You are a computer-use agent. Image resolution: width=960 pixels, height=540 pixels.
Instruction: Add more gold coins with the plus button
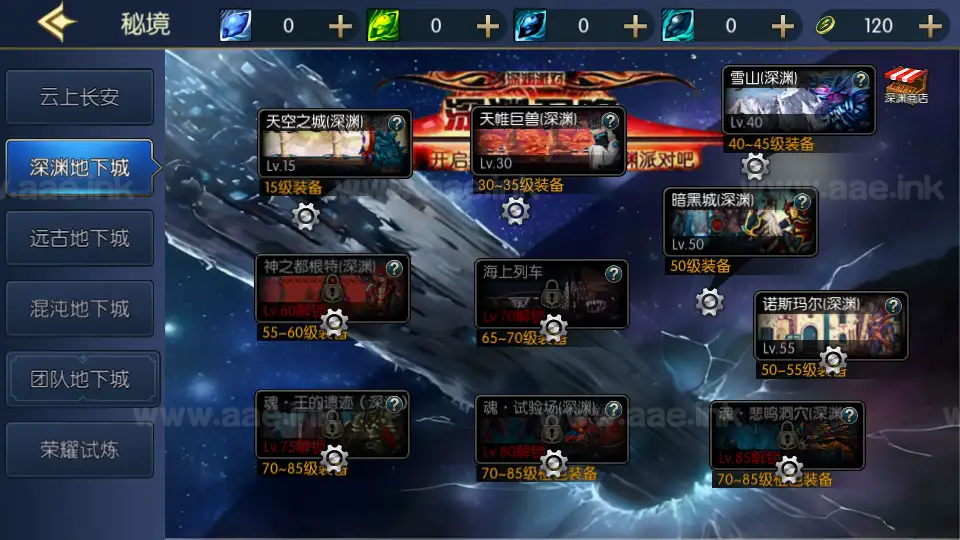(x=930, y=25)
